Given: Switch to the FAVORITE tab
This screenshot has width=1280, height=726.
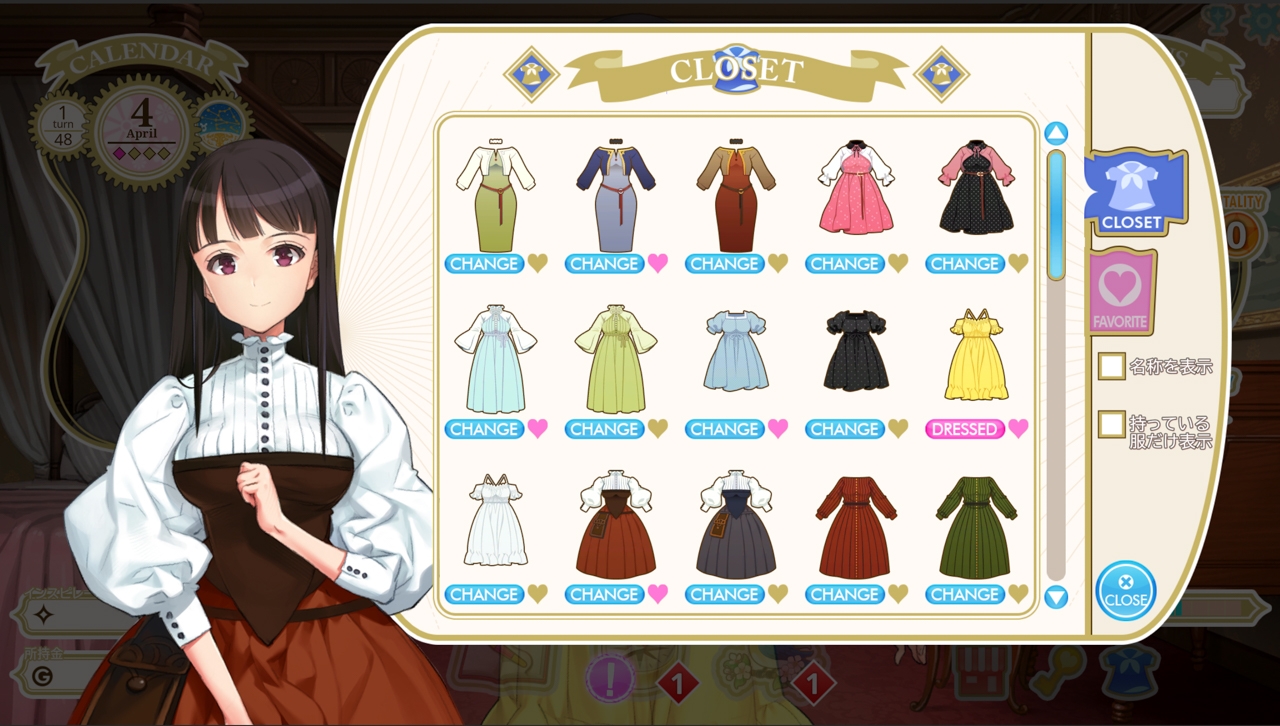Looking at the screenshot, I should click(x=1122, y=292).
